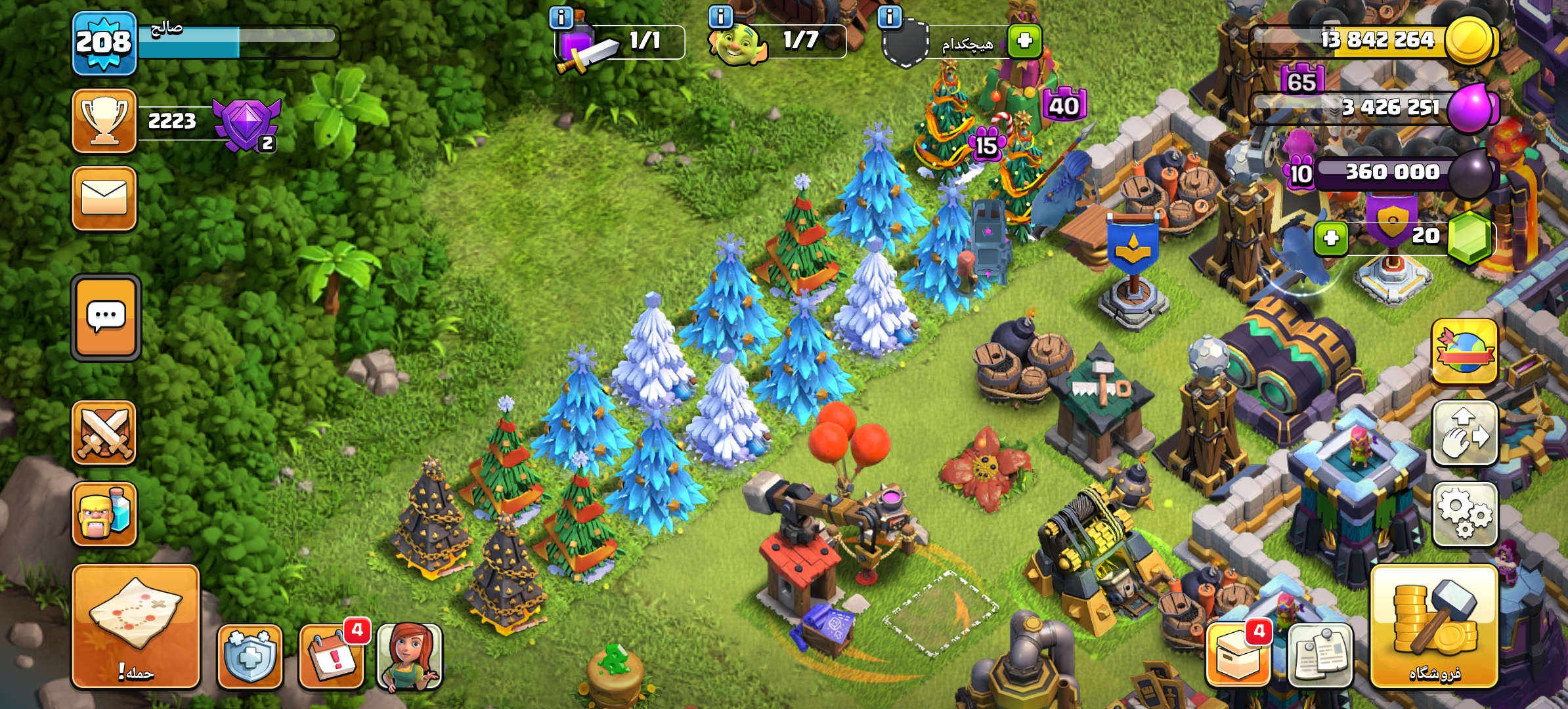Open the Shop with the hammer icon
The height and width of the screenshot is (709, 1568).
pyautogui.click(x=1434, y=627)
